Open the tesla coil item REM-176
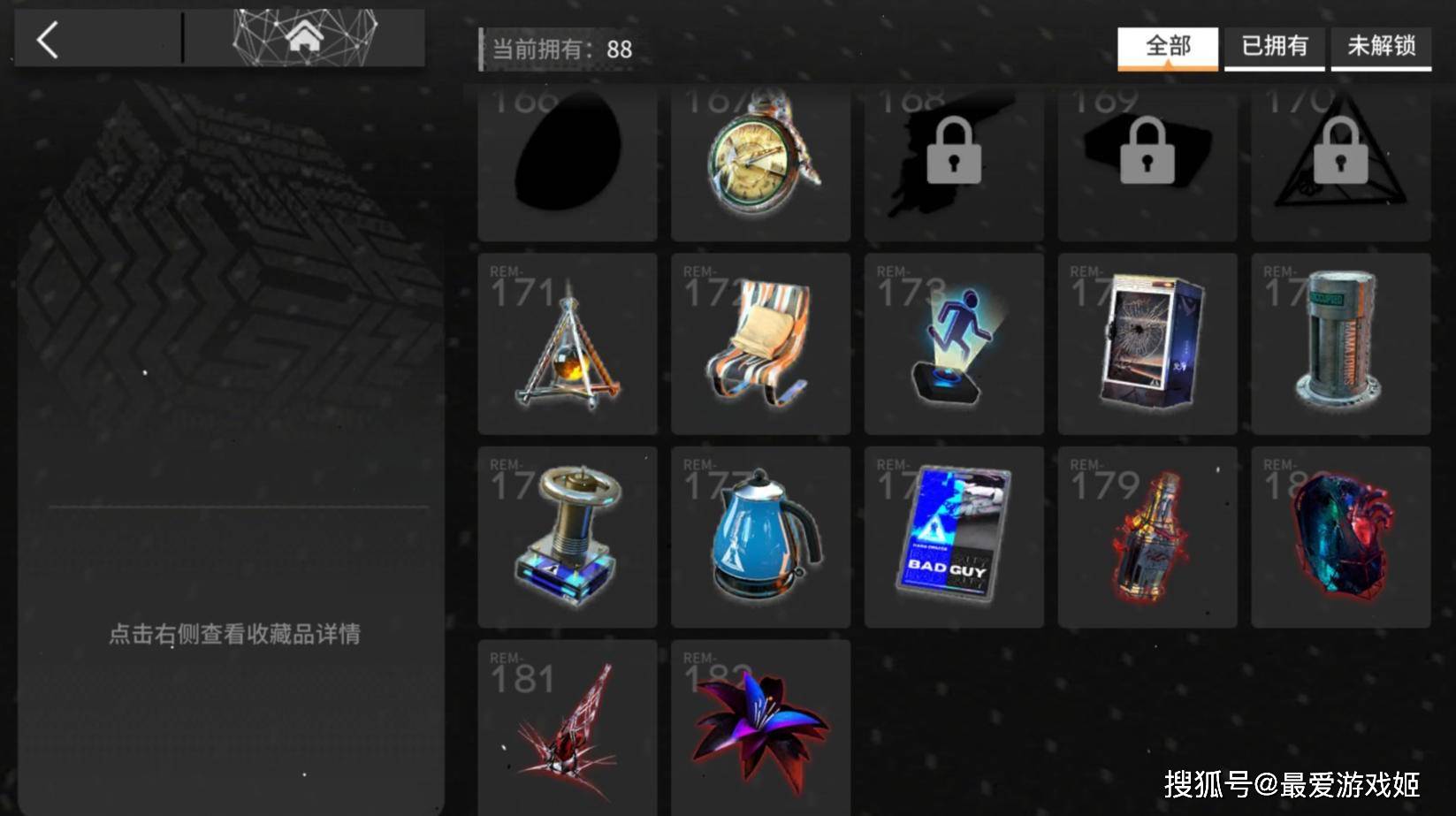The width and height of the screenshot is (1456, 816). [x=567, y=537]
